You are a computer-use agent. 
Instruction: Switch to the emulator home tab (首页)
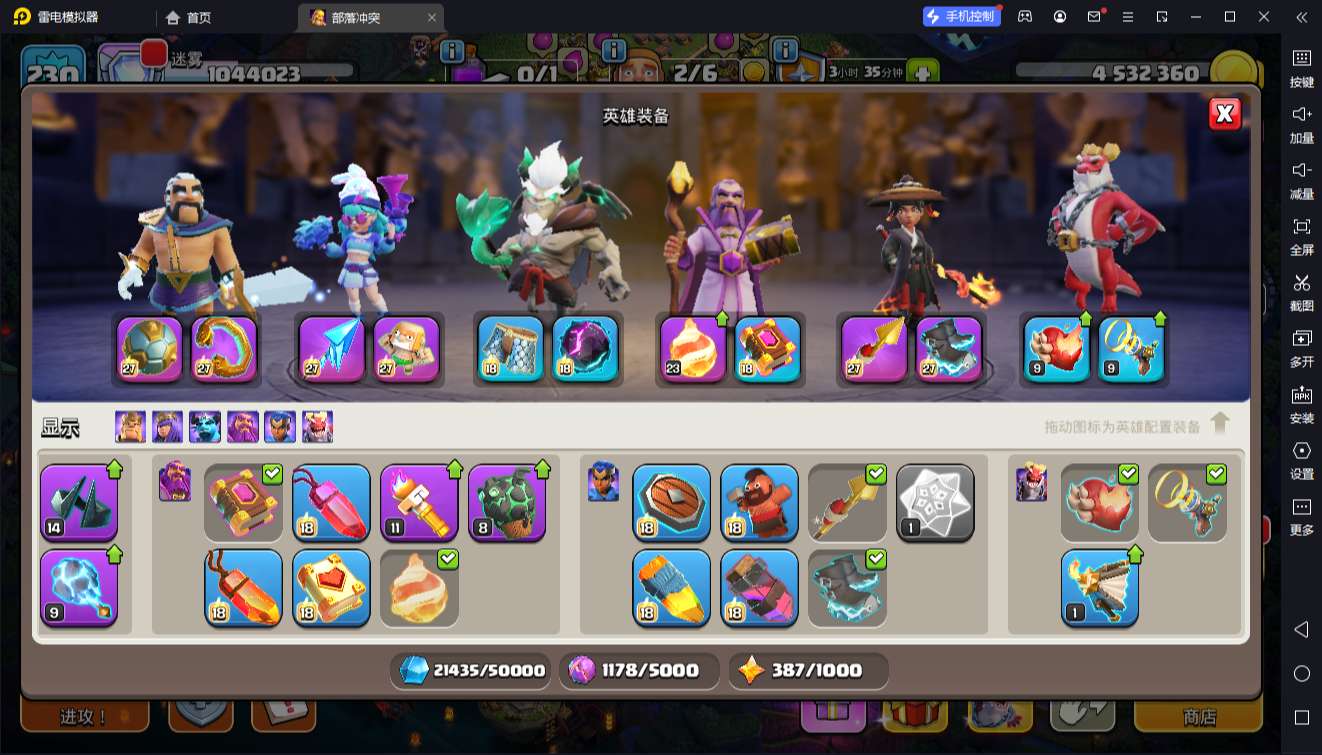coord(188,17)
